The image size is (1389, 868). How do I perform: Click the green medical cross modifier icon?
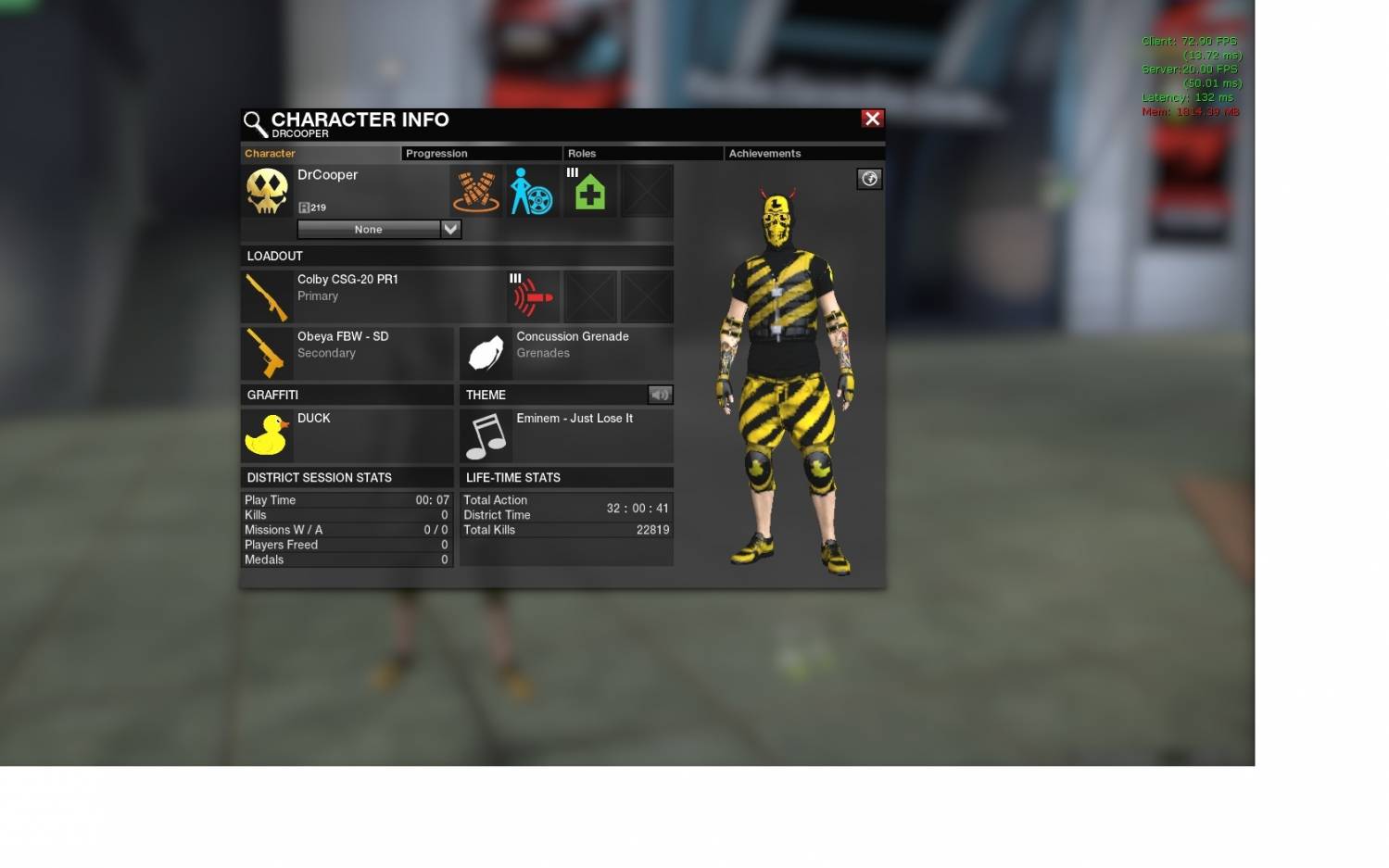tap(590, 192)
